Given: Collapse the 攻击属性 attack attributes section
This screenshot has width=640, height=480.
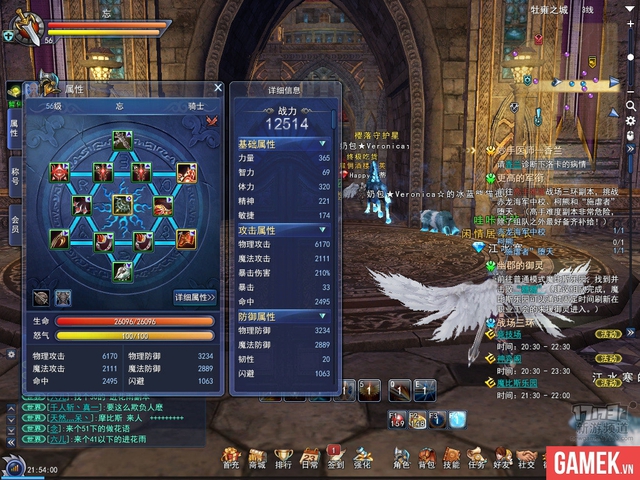Looking at the screenshot, I should pyautogui.click(x=323, y=230).
